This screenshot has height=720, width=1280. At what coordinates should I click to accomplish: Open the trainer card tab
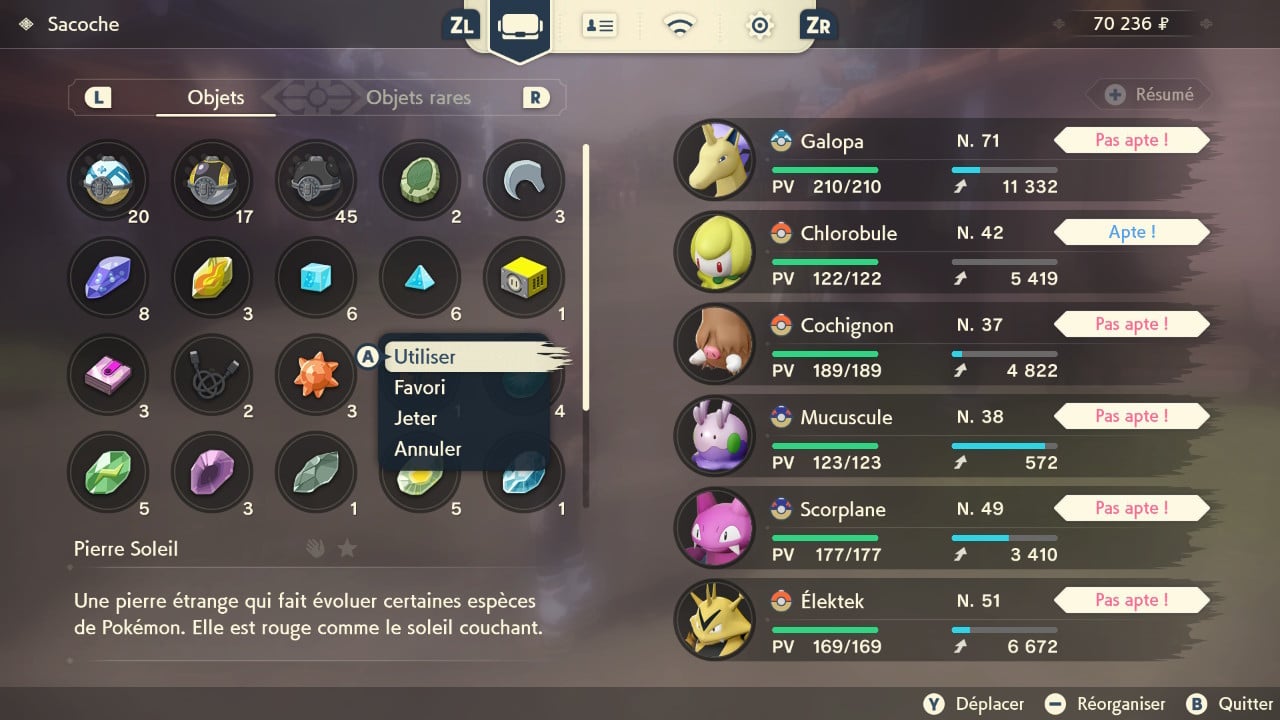click(600, 26)
